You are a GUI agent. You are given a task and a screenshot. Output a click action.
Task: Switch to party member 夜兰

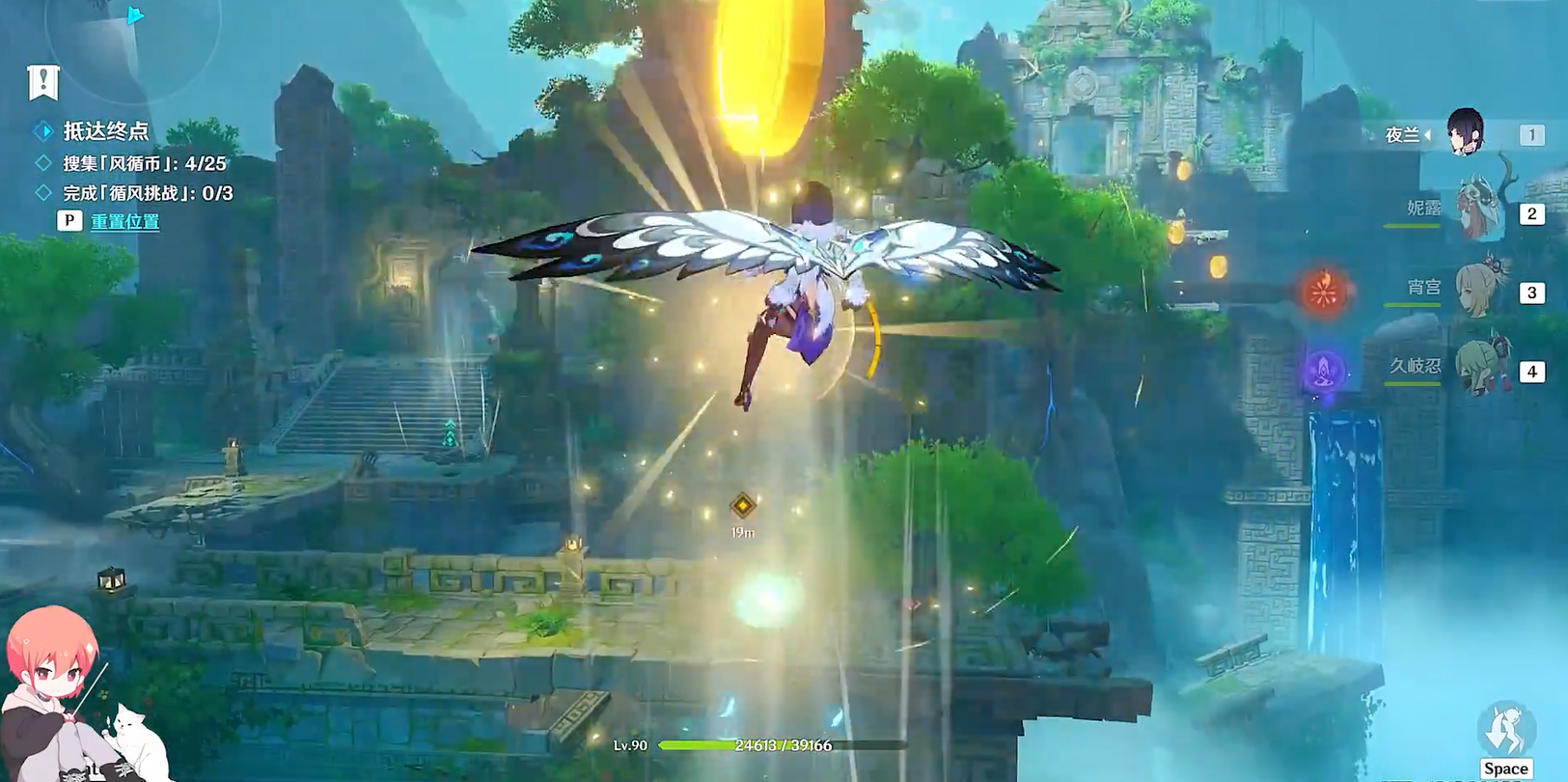1464,133
